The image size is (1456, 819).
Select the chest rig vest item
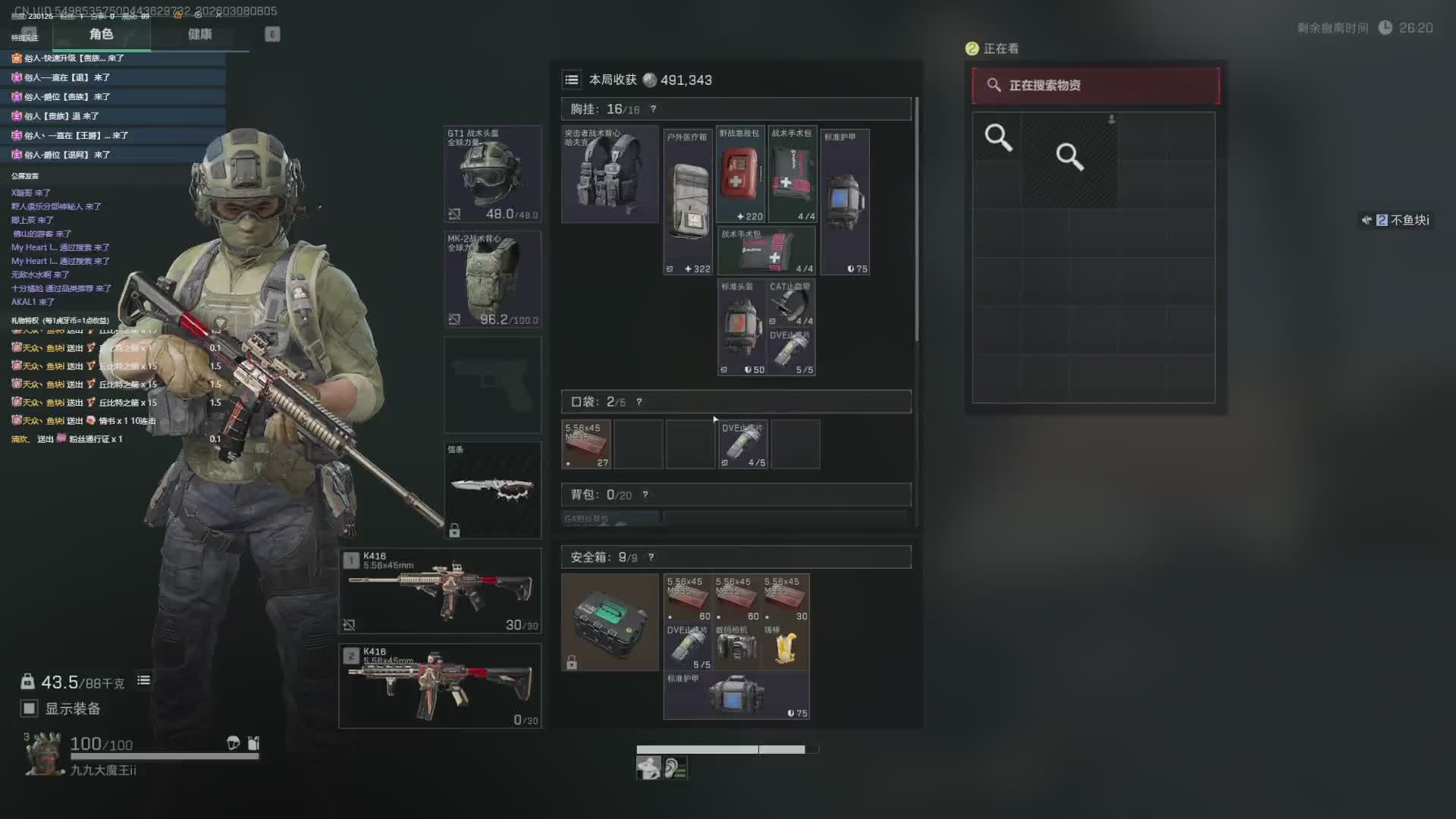tap(610, 174)
